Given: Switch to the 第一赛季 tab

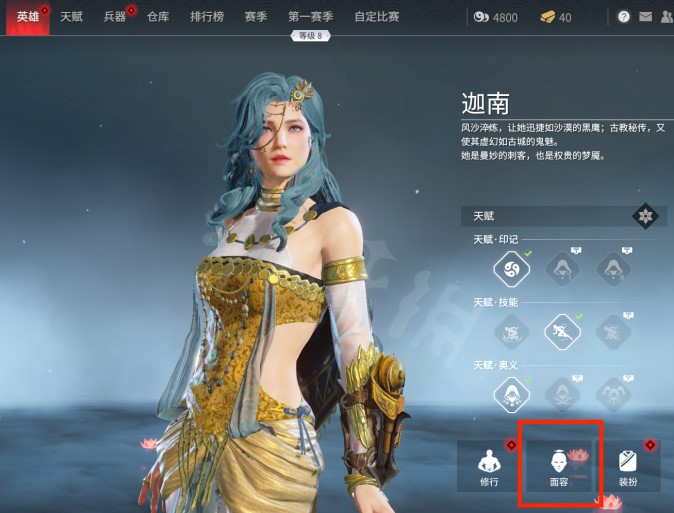Looking at the screenshot, I should click(x=310, y=17).
